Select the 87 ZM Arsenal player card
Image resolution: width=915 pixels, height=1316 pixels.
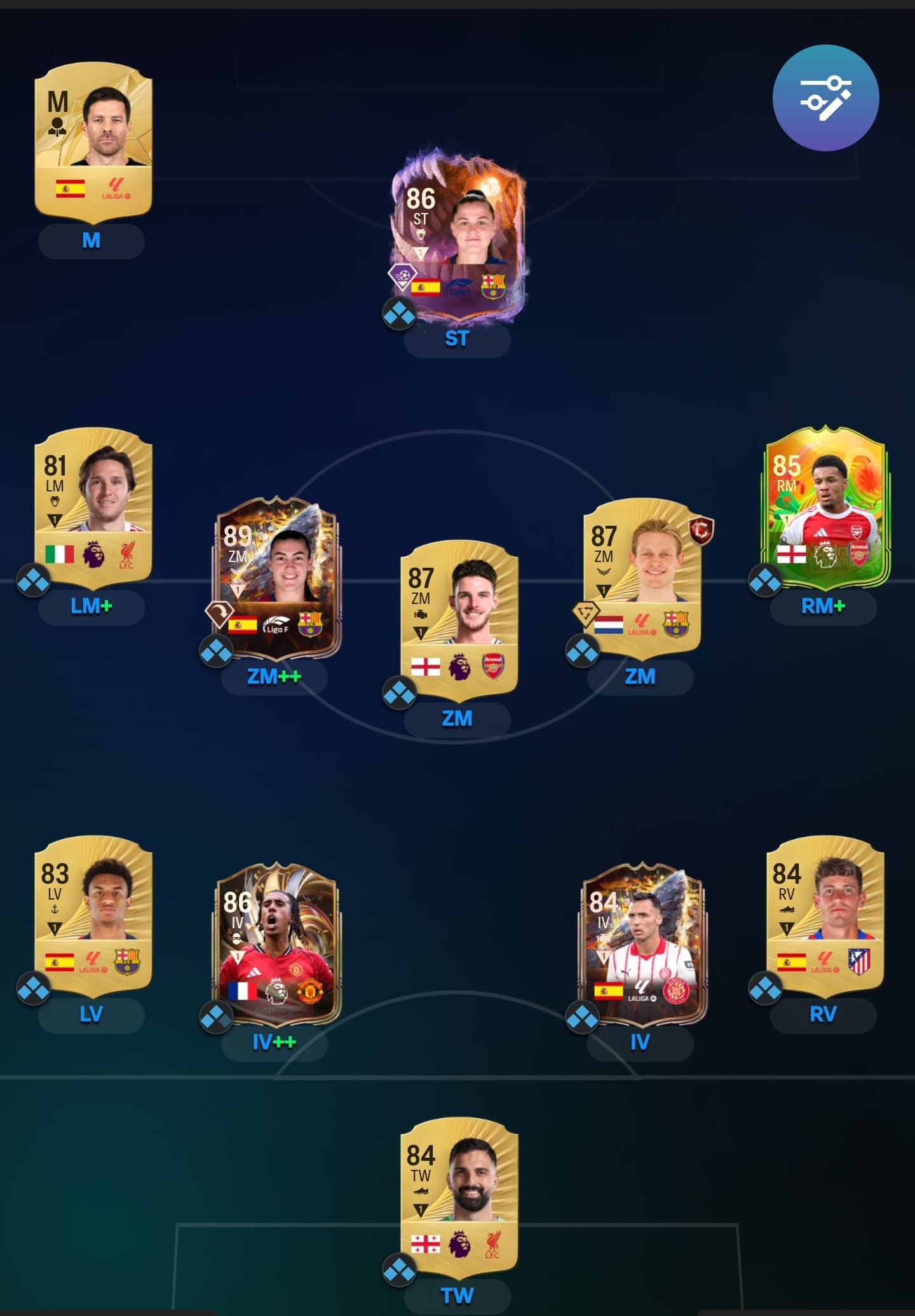pyautogui.click(x=458, y=618)
